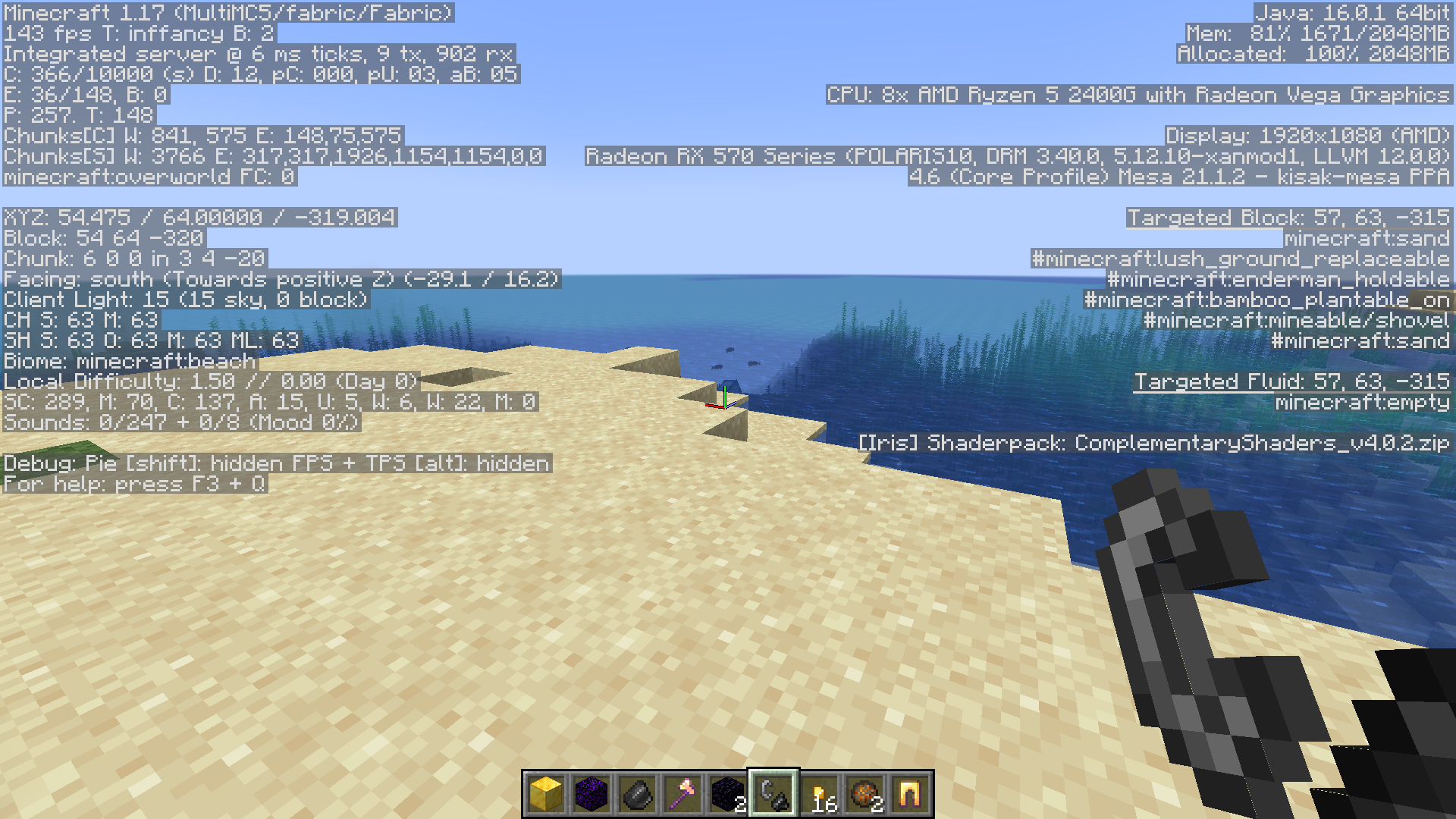The image size is (1456, 819).
Task: Click the Mem 81% usage indicator
Action: click(x=1319, y=33)
